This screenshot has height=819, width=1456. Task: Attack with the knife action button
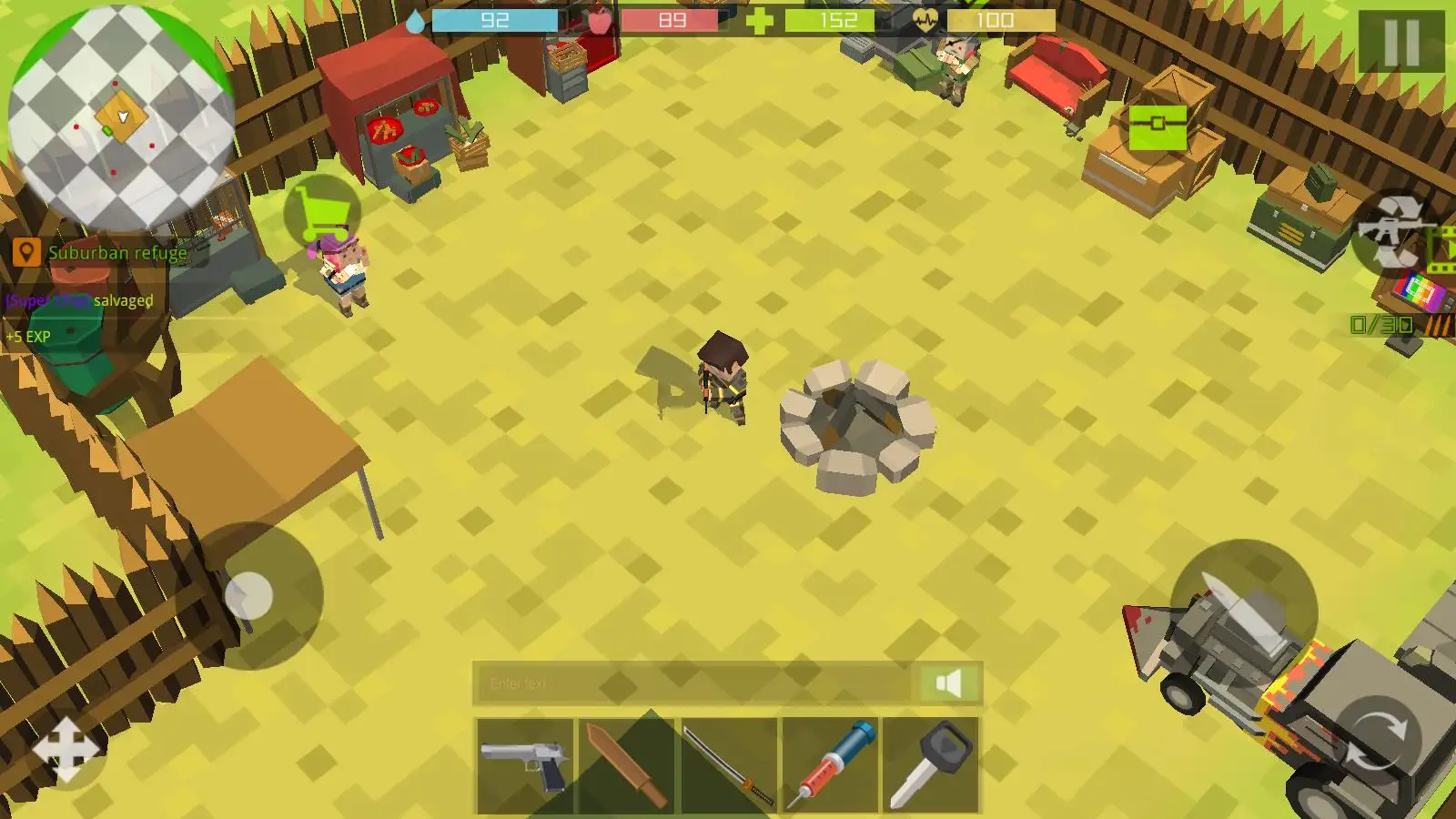tap(1243, 612)
